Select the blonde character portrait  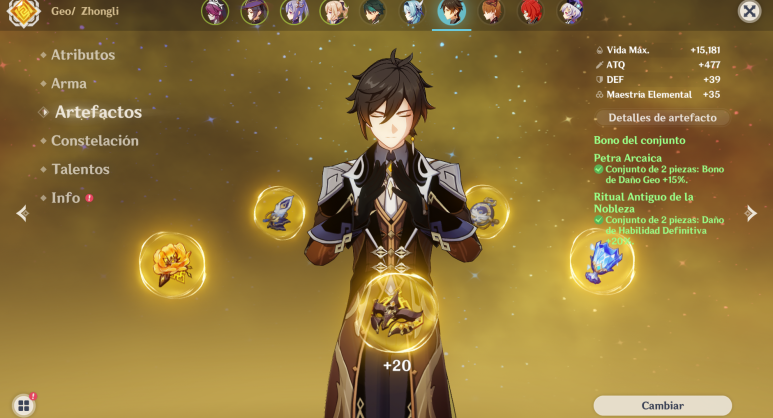pyautogui.click(x=334, y=12)
